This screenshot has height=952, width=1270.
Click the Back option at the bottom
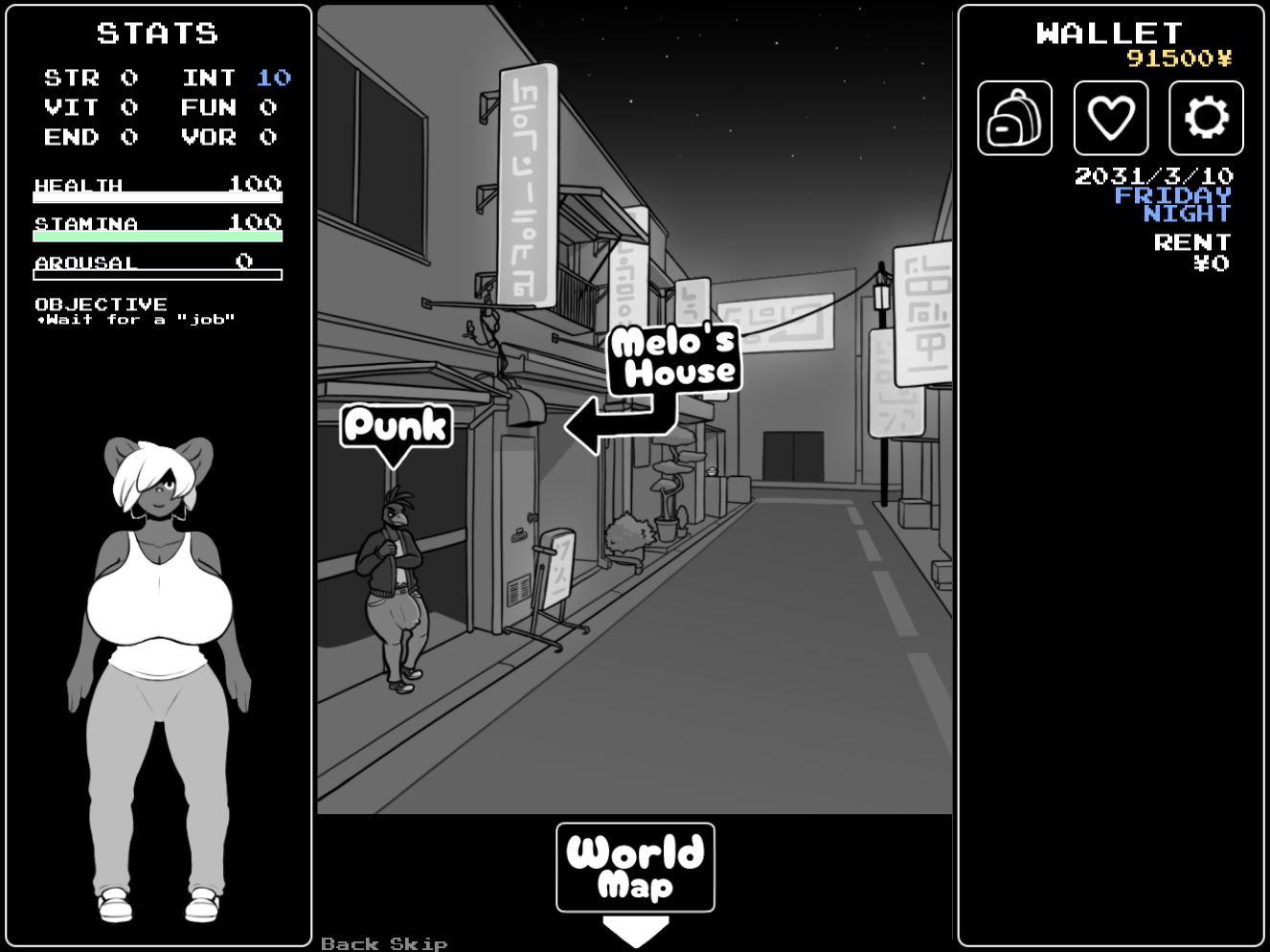pos(348,942)
